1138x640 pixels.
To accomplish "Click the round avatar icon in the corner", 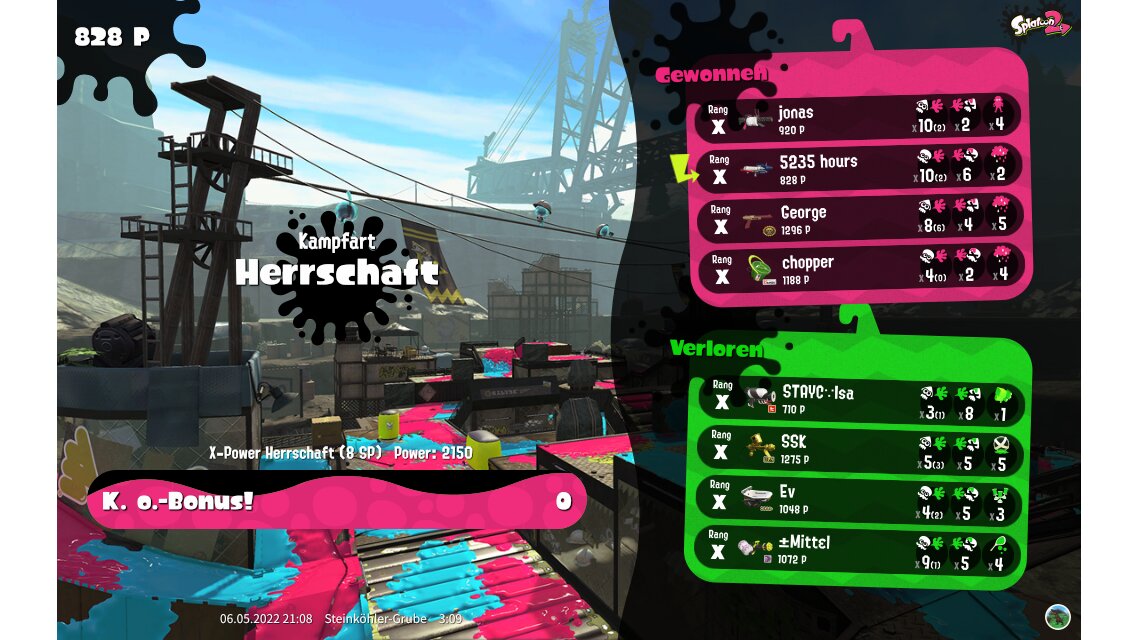I will (x=1058, y=616).
